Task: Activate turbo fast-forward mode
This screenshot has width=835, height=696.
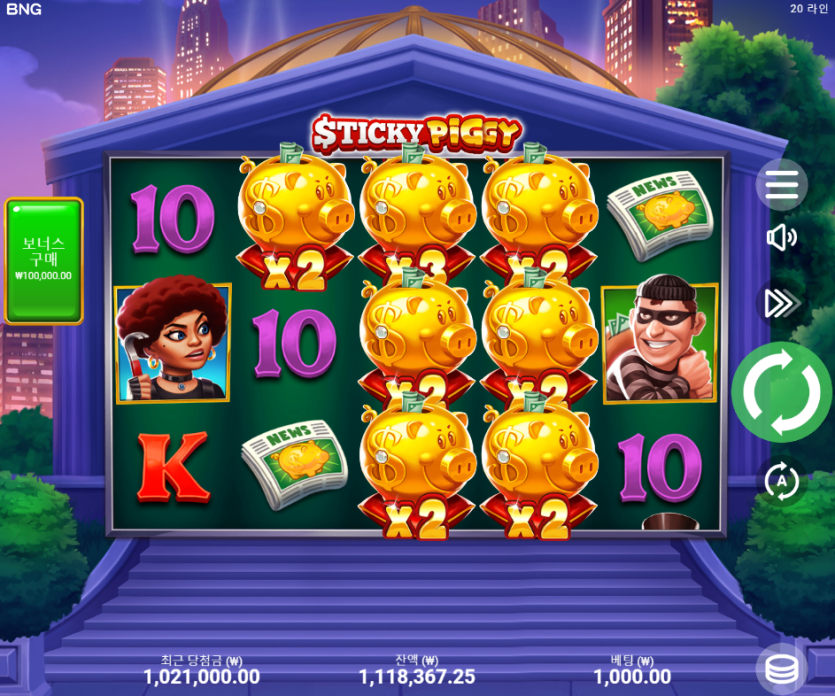Action: (780, 303)
